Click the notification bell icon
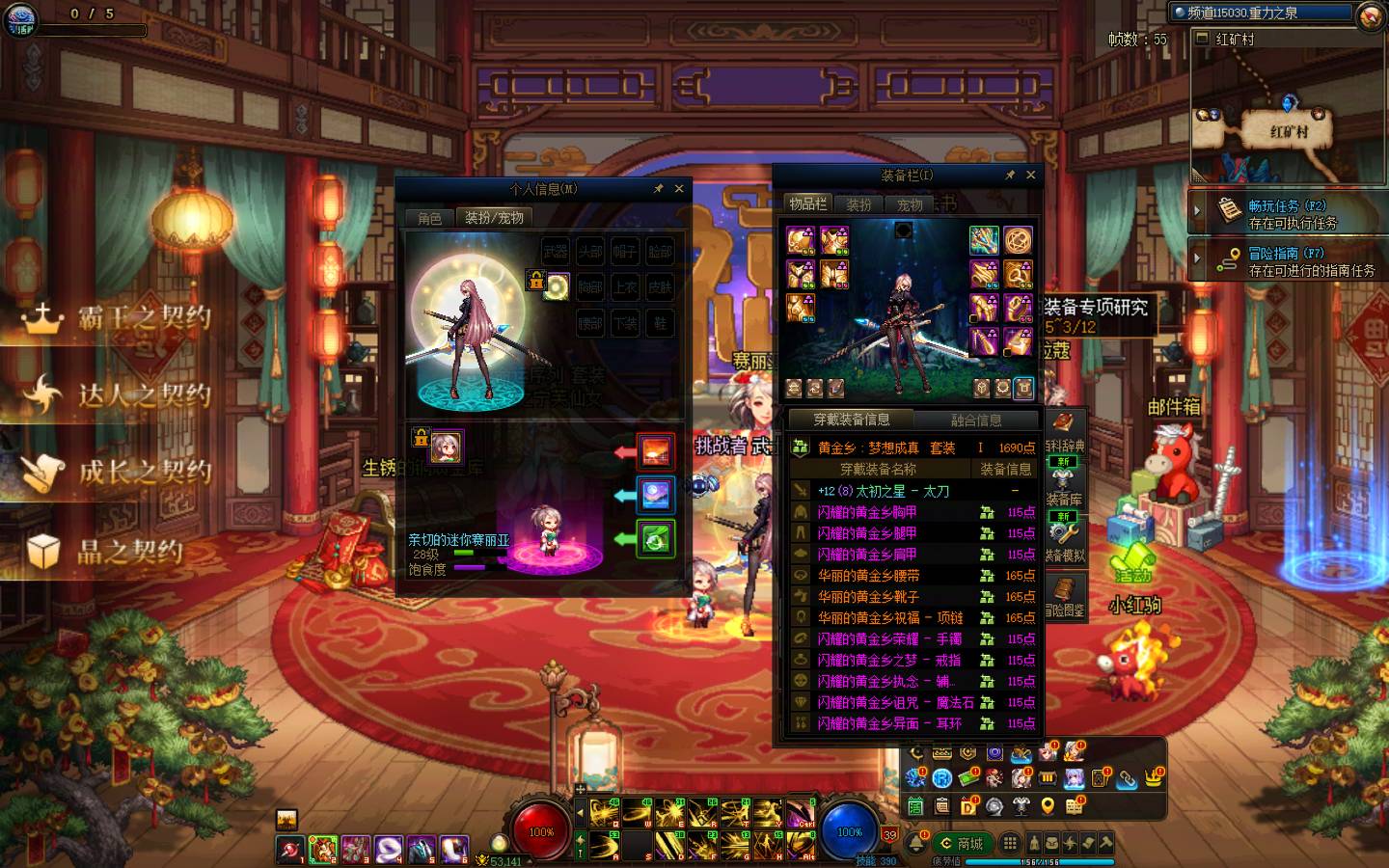 pos(915,844)
